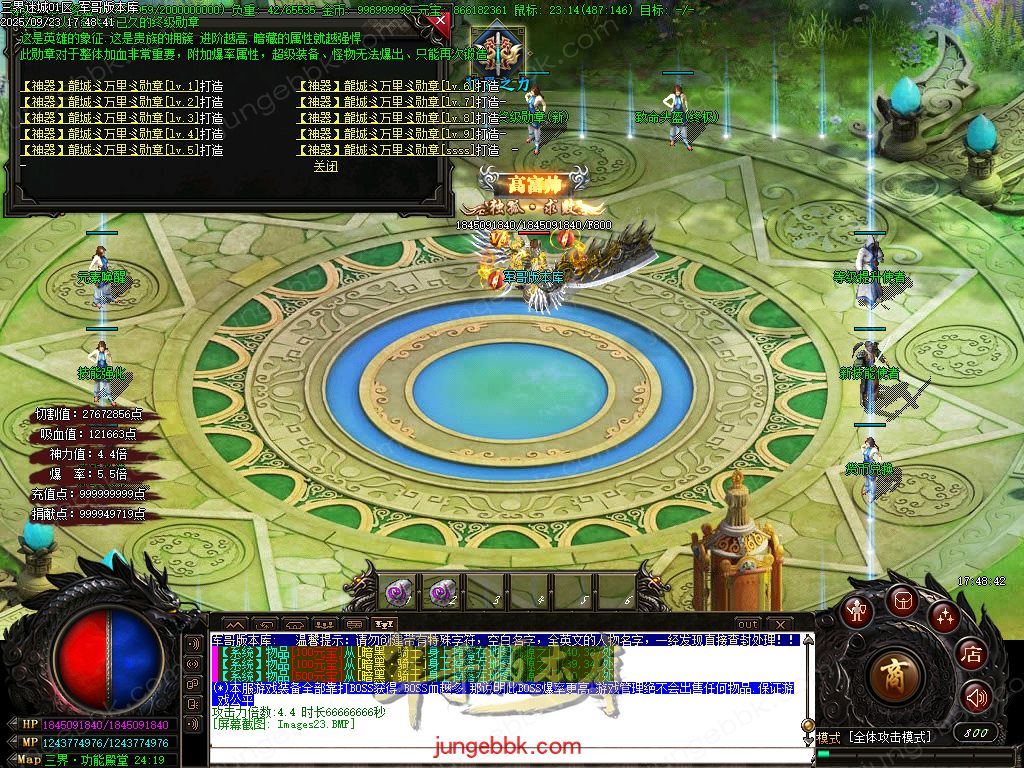Toggle the sound speaker button
The height and width of the screenshot is (768, 1024).
(x=976, y=697)
